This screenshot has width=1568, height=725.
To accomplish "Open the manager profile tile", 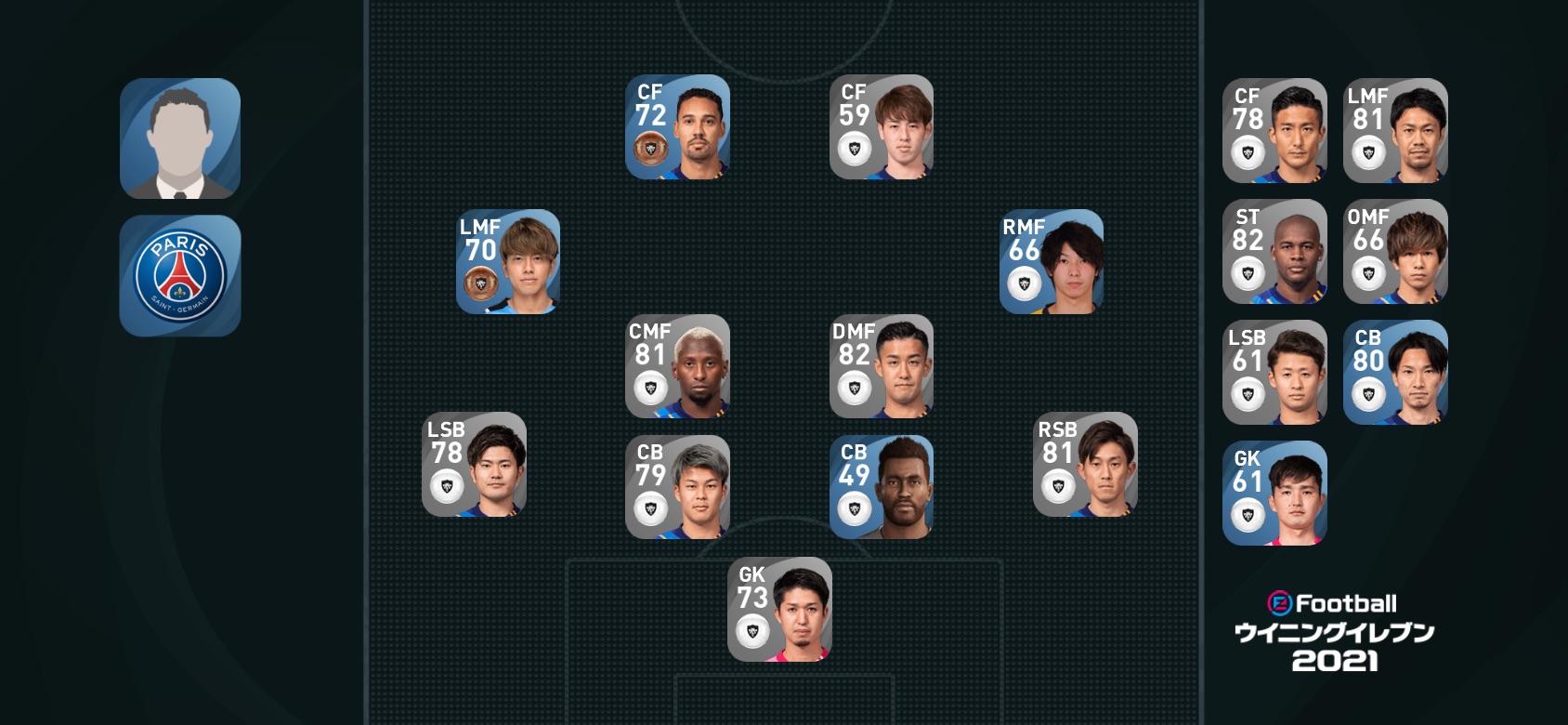I will pos(180,138).
